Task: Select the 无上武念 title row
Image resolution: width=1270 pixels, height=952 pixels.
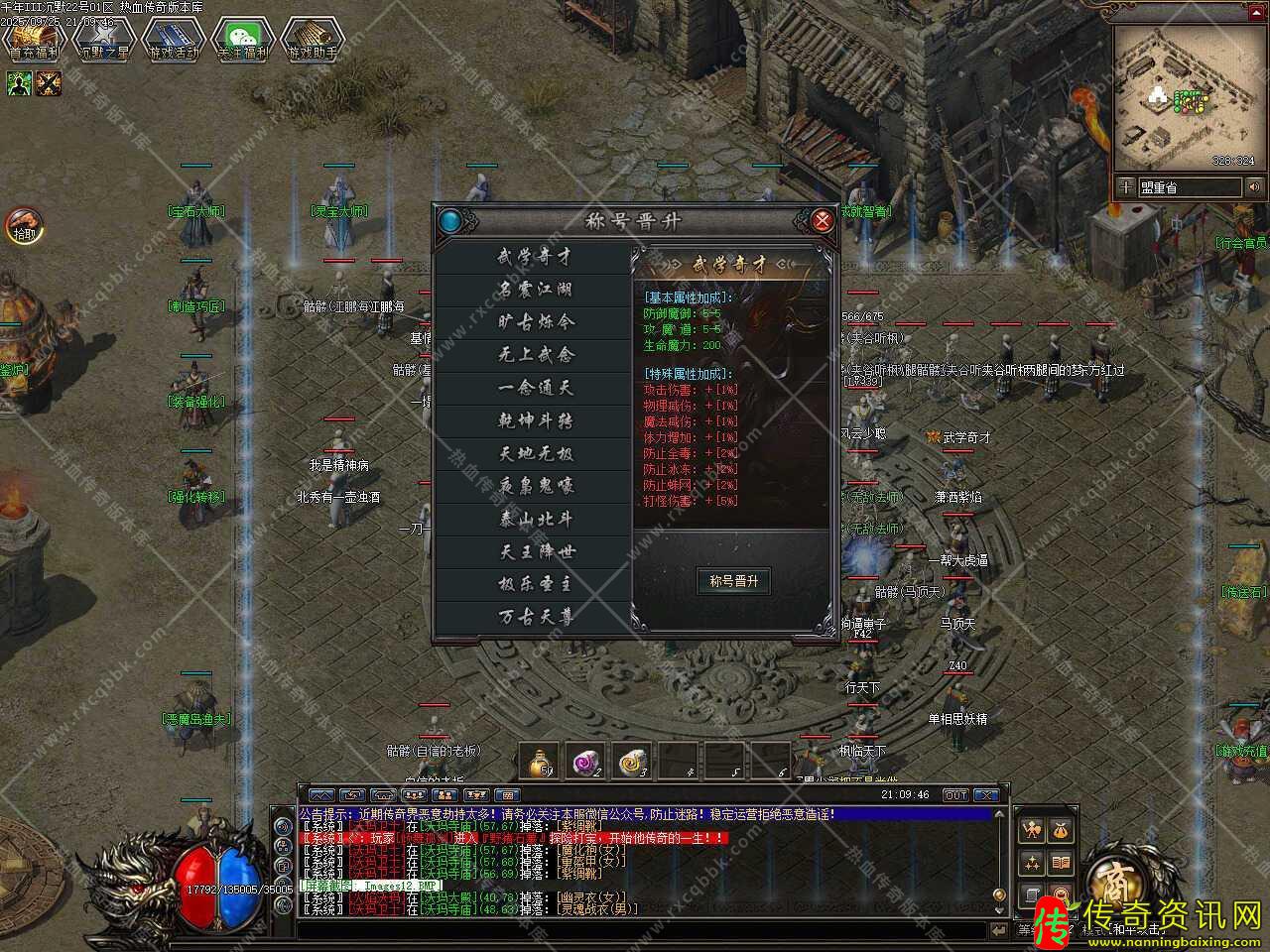Action: (x=535, y=355)
